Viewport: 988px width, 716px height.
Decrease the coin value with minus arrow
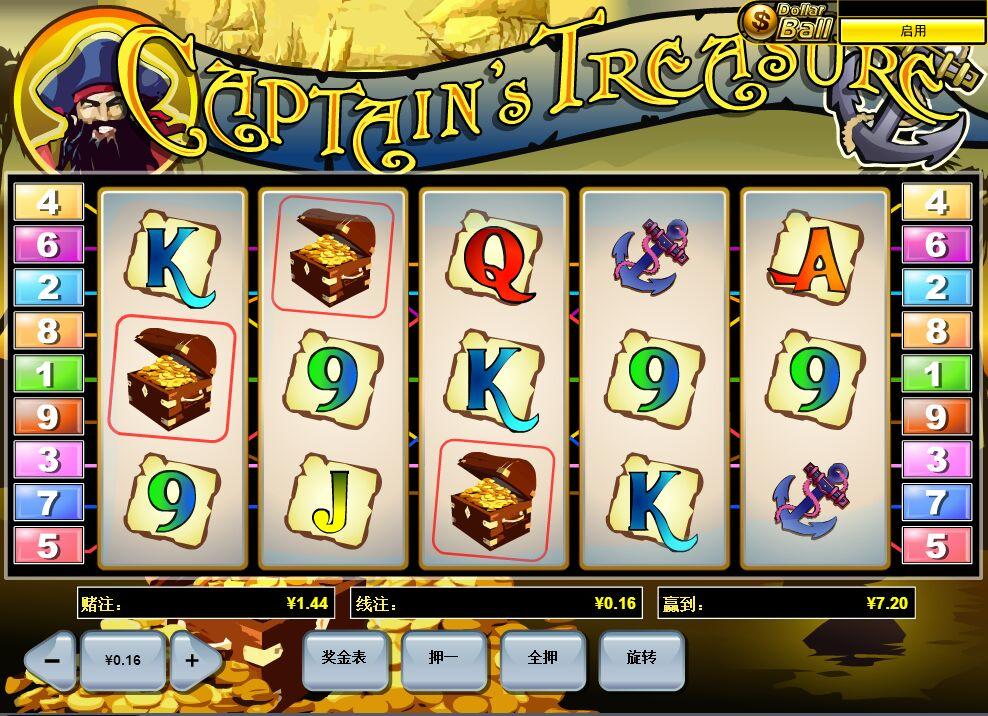tap(52, 661)
